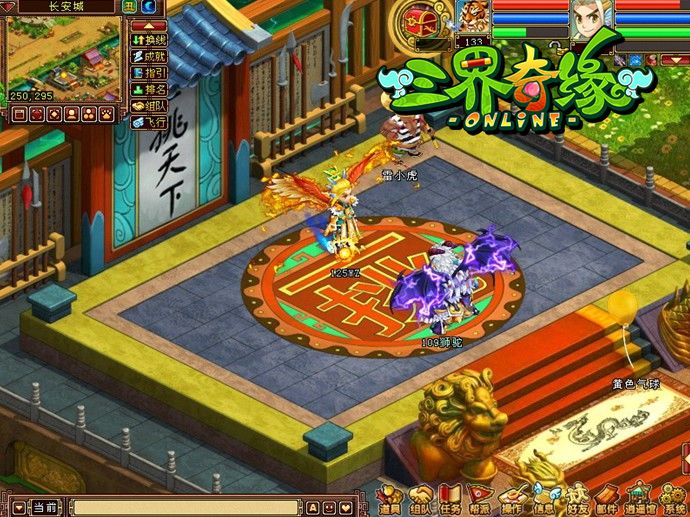Show the 排名 rankings
The image size is (690, 517).
149,88
